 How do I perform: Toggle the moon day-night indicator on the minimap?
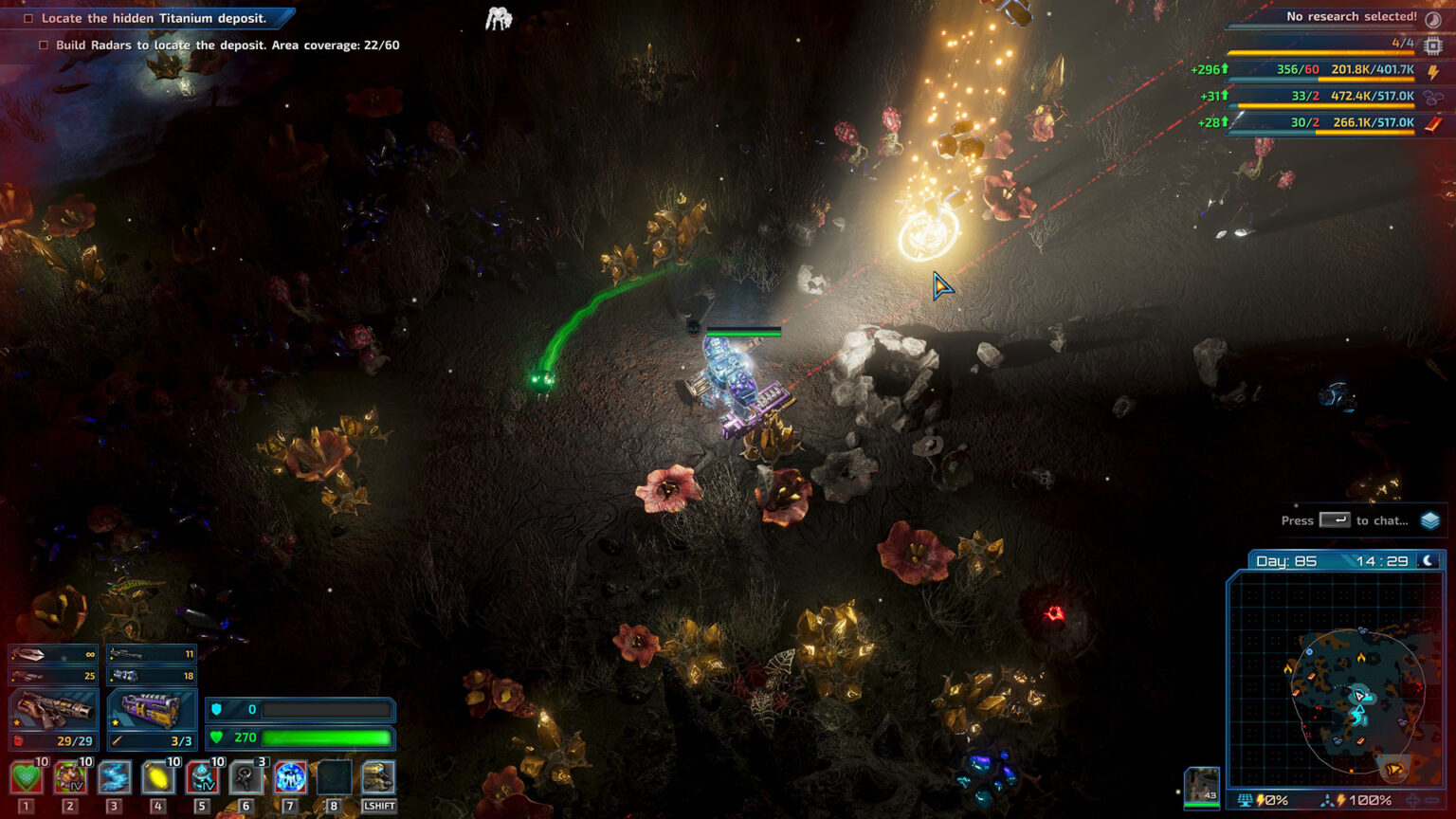click(x=1429, y=561)
